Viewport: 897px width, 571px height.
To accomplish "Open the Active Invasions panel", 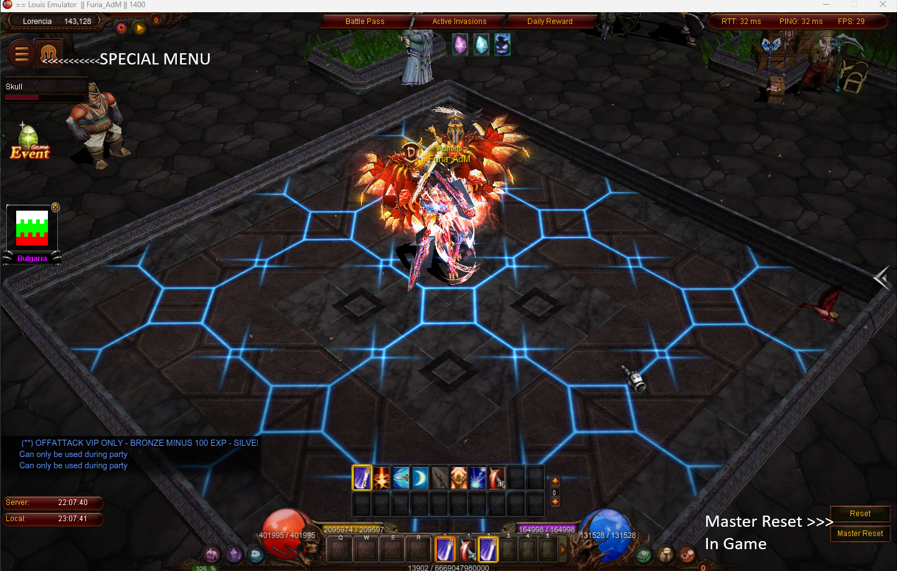I will tap(459, 21).
